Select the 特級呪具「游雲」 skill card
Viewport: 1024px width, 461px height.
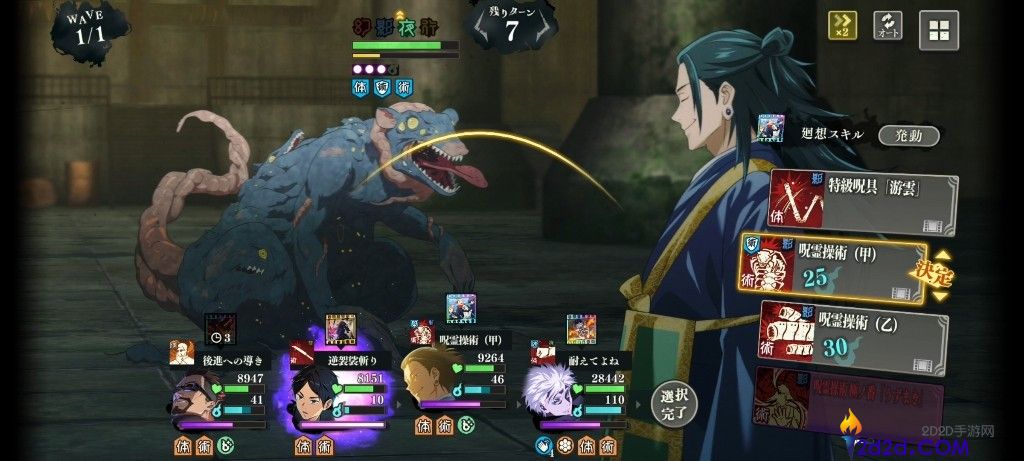coord(862,202)
